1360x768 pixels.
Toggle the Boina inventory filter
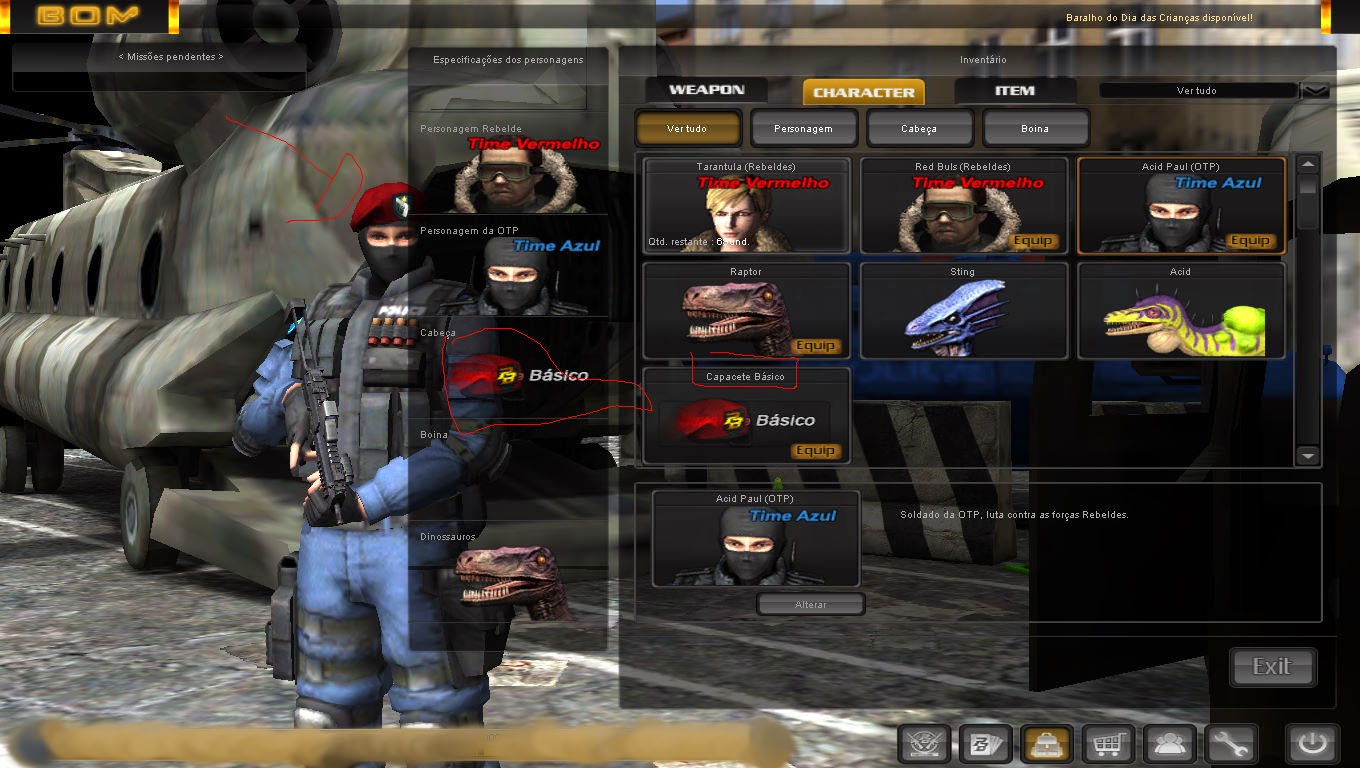point(1036,127)
